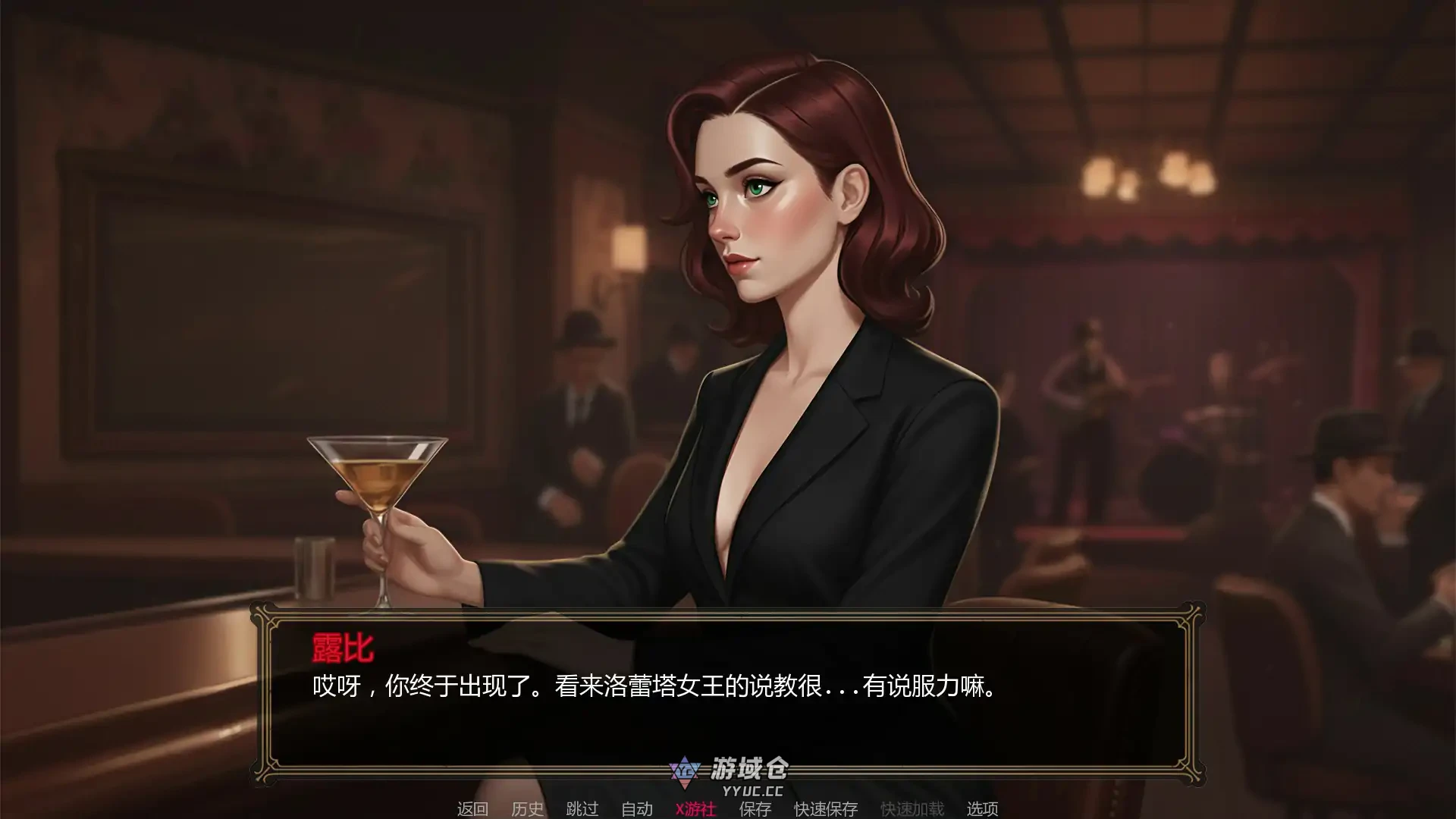The height and width of the screenshot is (819, 1456).
Task: Open the highlighted red X游社 link
Action: (694, 809)
